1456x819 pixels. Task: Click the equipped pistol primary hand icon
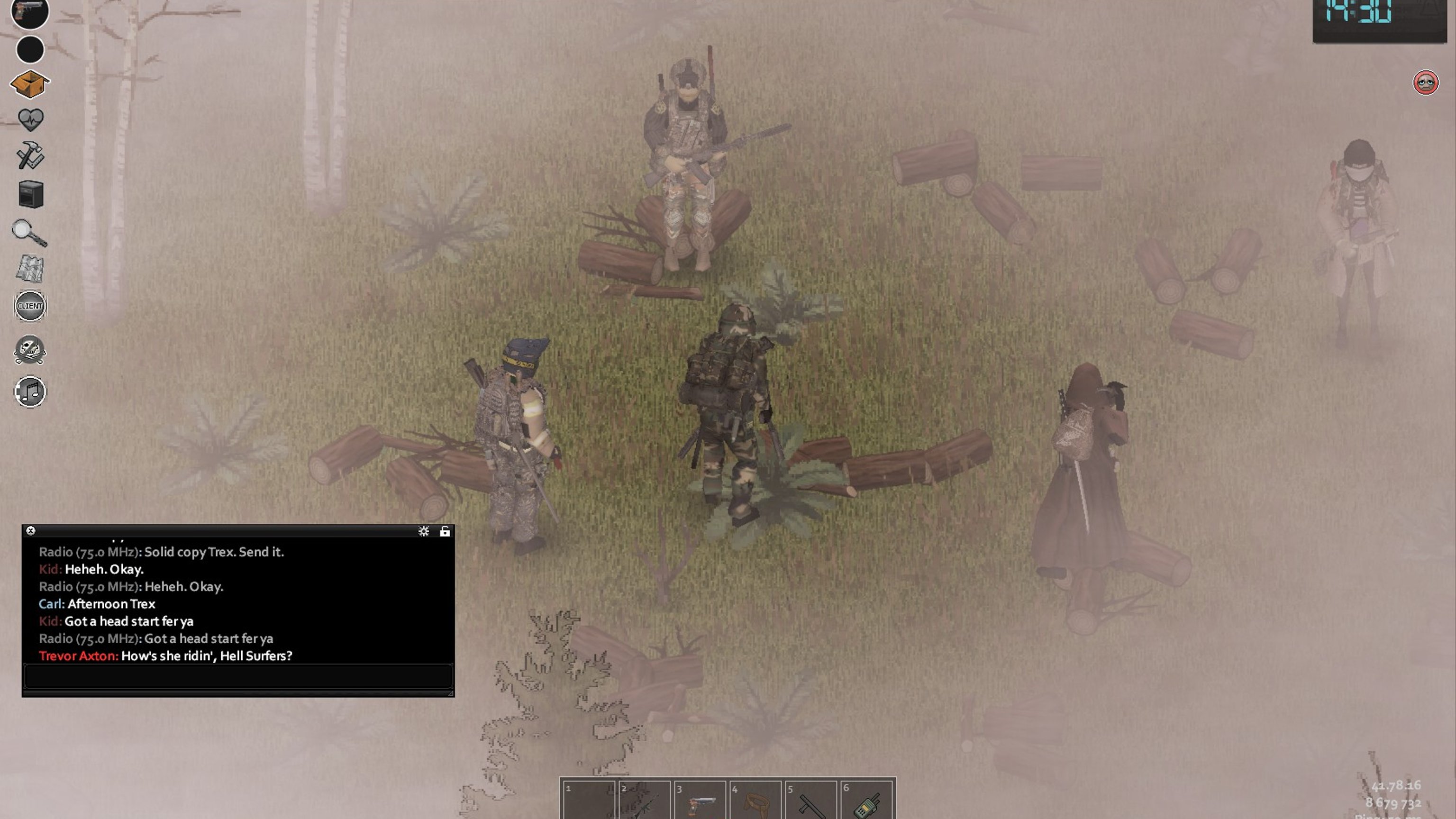tap(30, 12)
